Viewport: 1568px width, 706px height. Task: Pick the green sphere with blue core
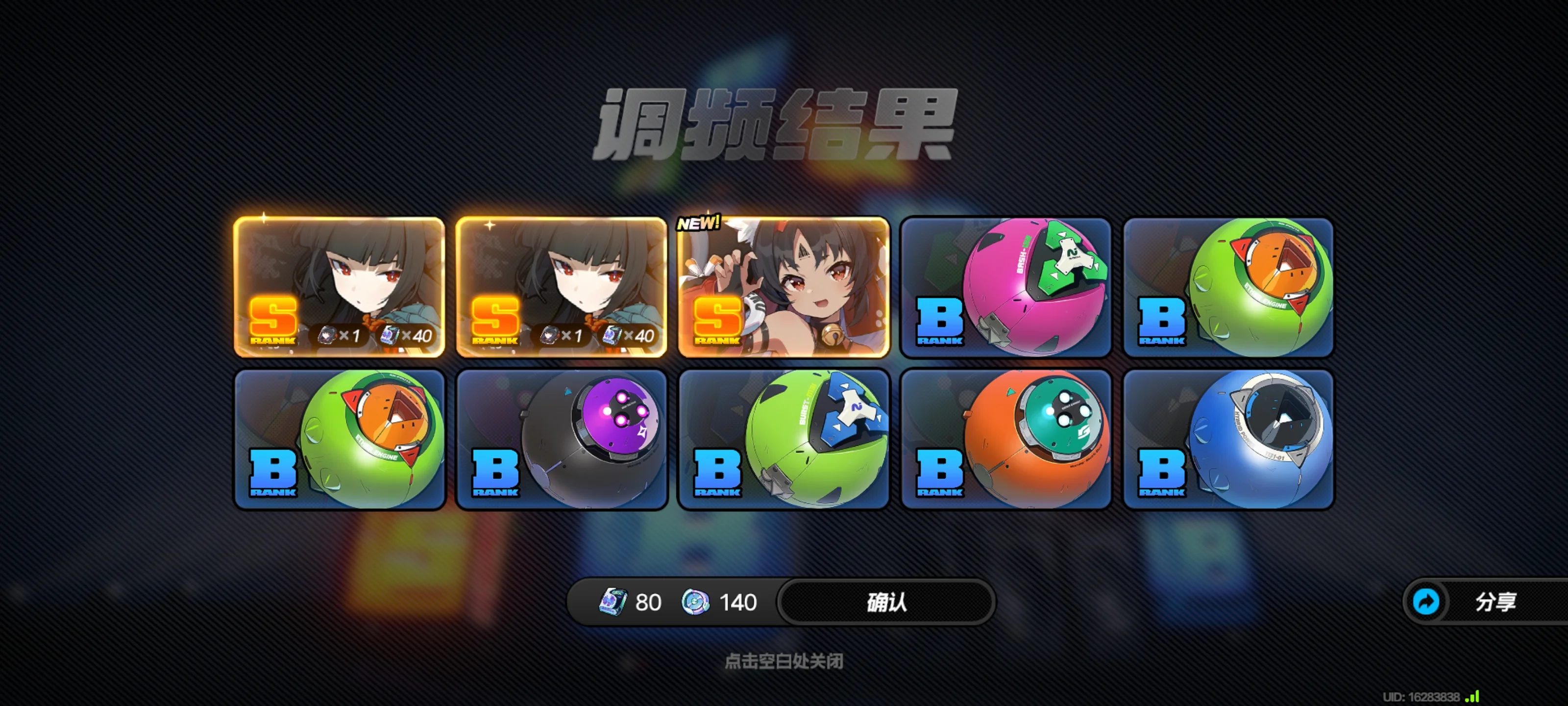[x=784, y=439]
